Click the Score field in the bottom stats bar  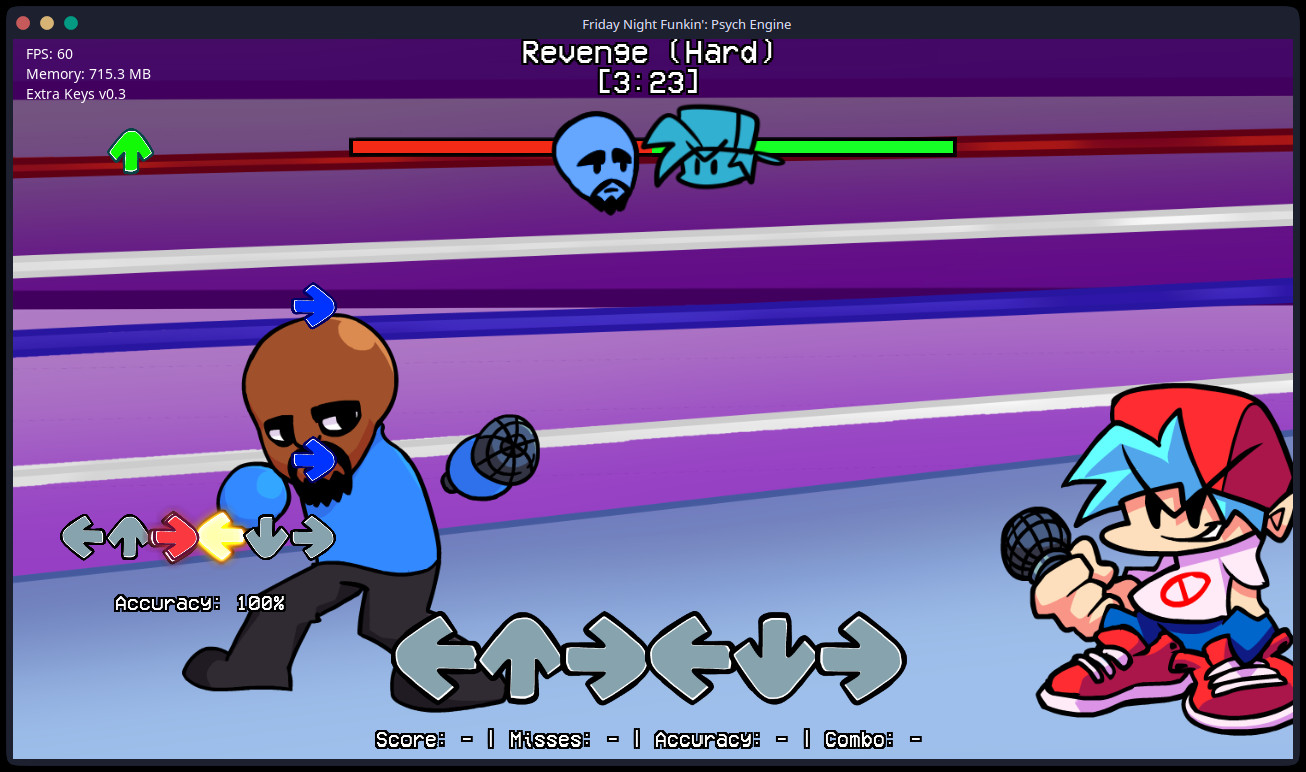click(409, 739)
